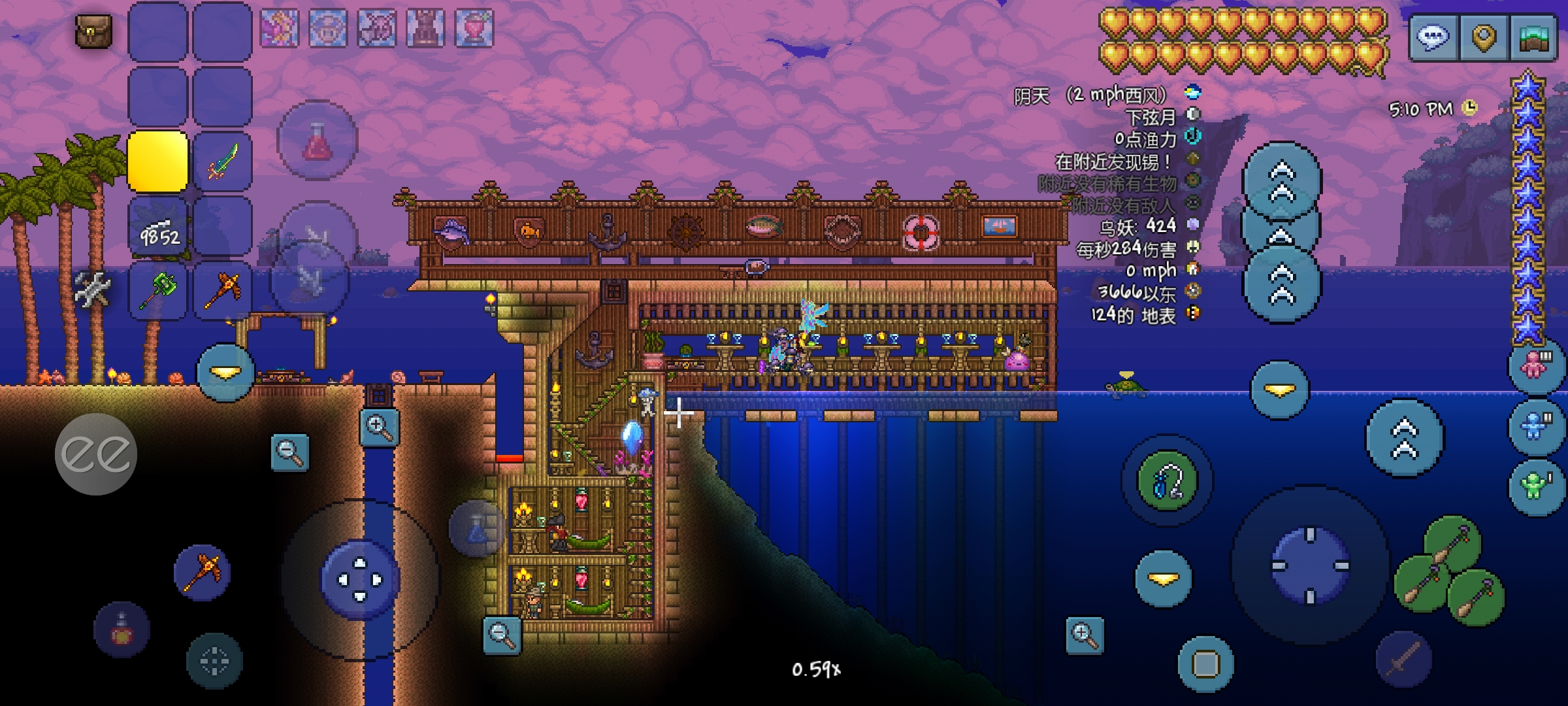Click the strawberry heart buff icon
This screenshot has width=1568, height=706.
[x=474, y=29]
